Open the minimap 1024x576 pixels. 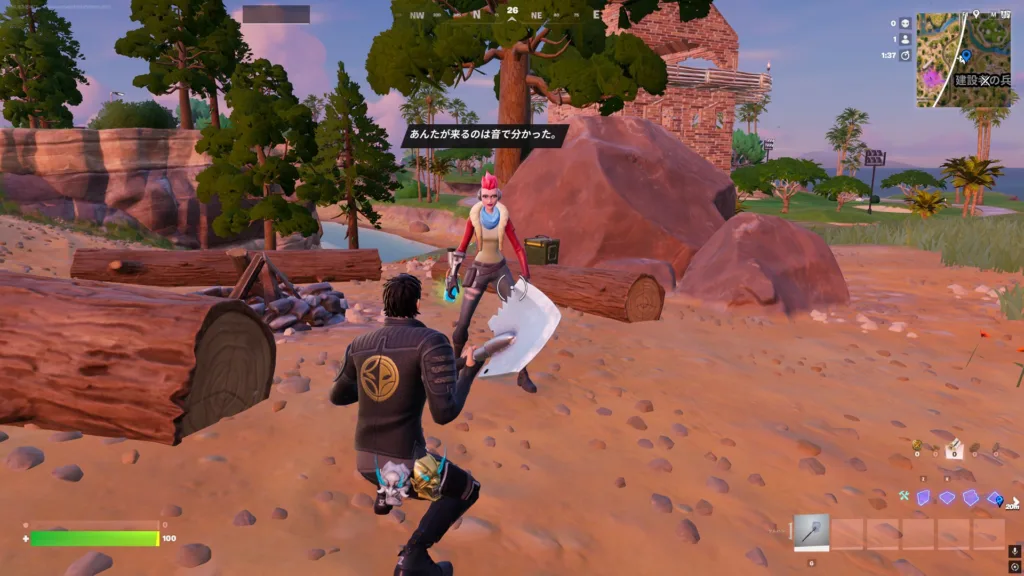pyautogui.click(x=964, y=58)
